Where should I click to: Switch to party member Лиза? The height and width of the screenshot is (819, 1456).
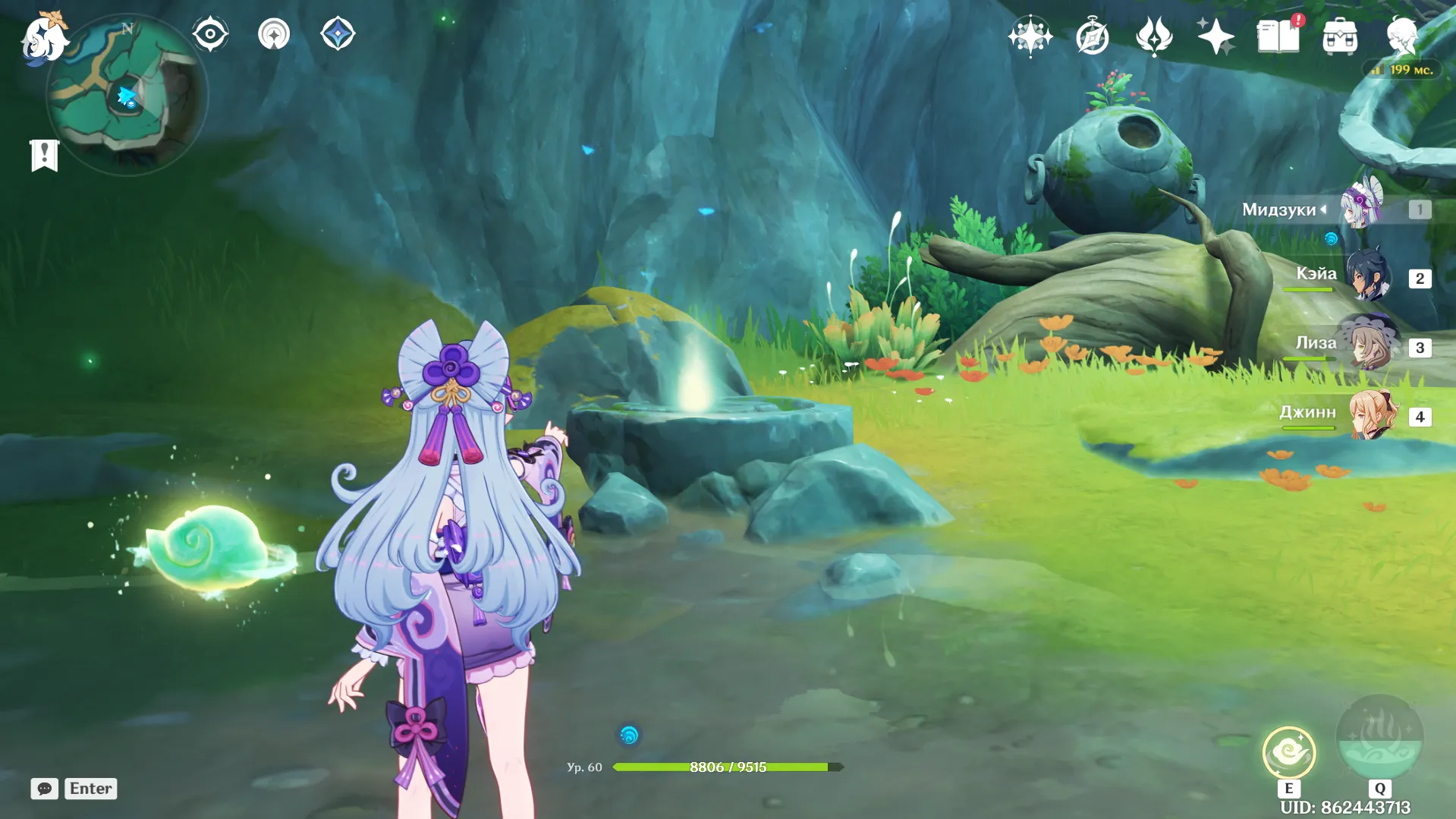pos(1369,346)
